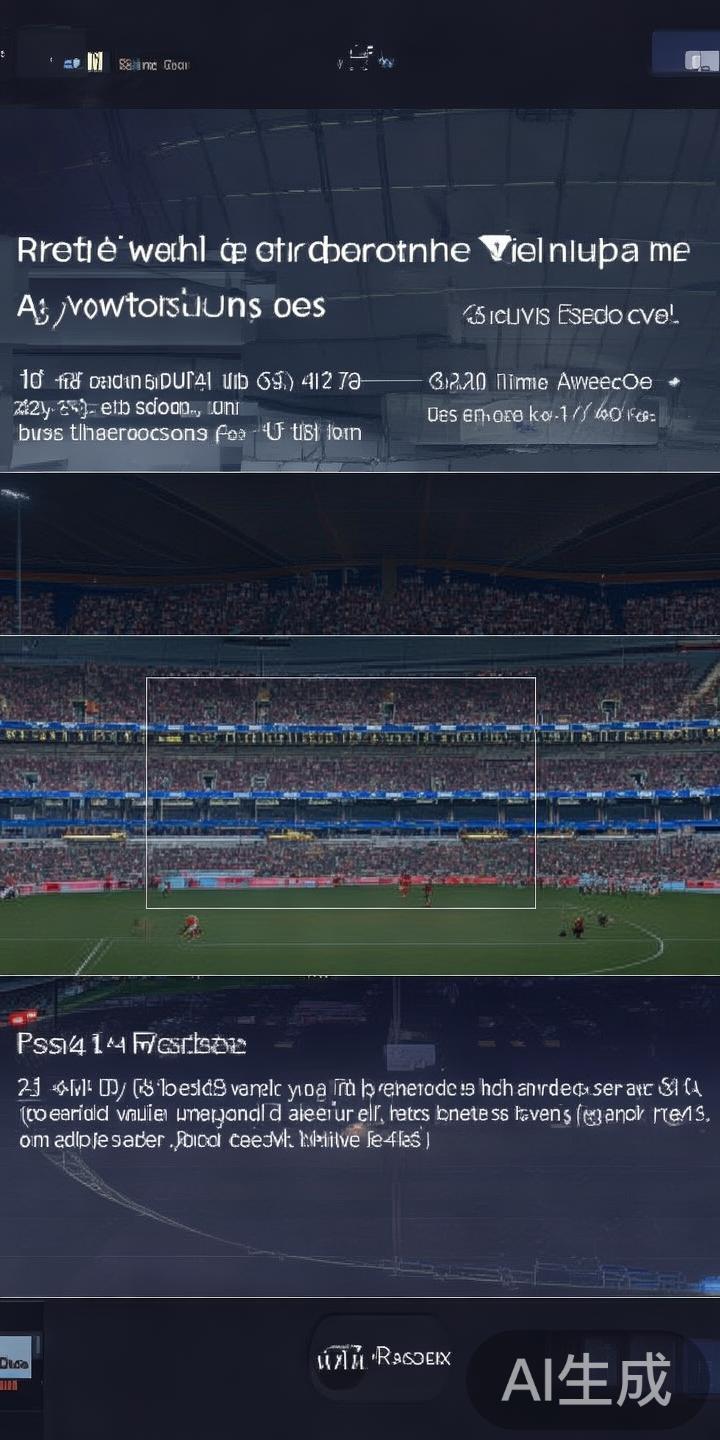Tap the Rasoeix button in the bottom bar
Screen dimensions: 720x1440
coord(383,1357)
